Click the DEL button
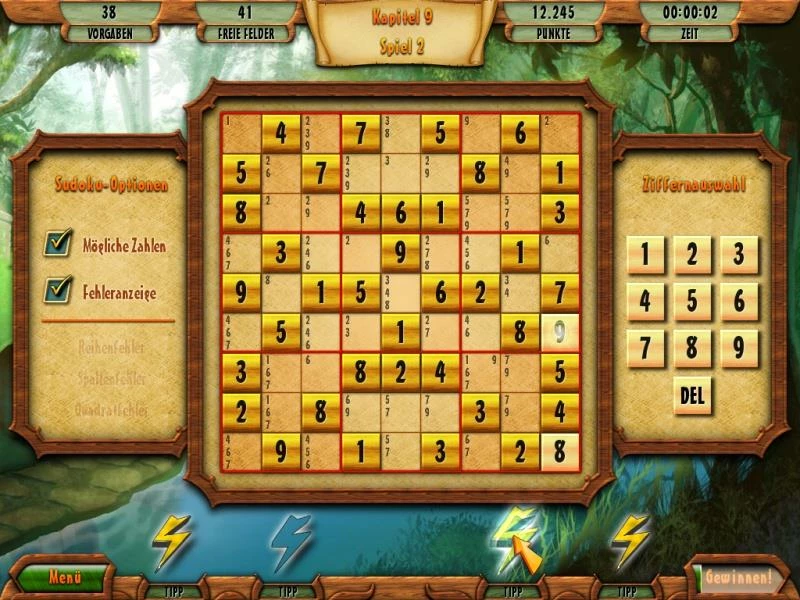Image resolution: width=800 pixels, height=600 pixels. coord(692,395)
